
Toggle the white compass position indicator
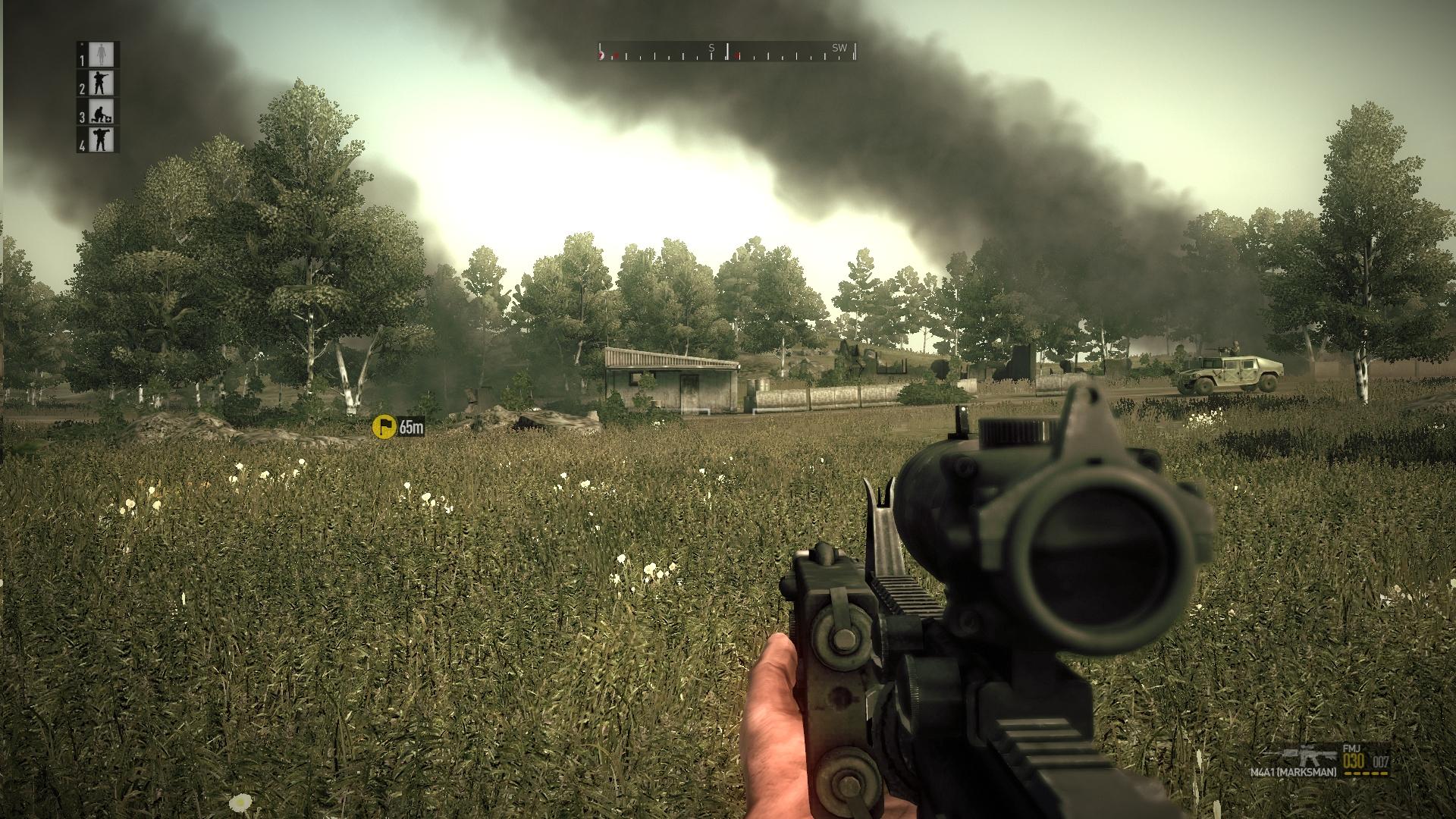(x=727, y=51)
